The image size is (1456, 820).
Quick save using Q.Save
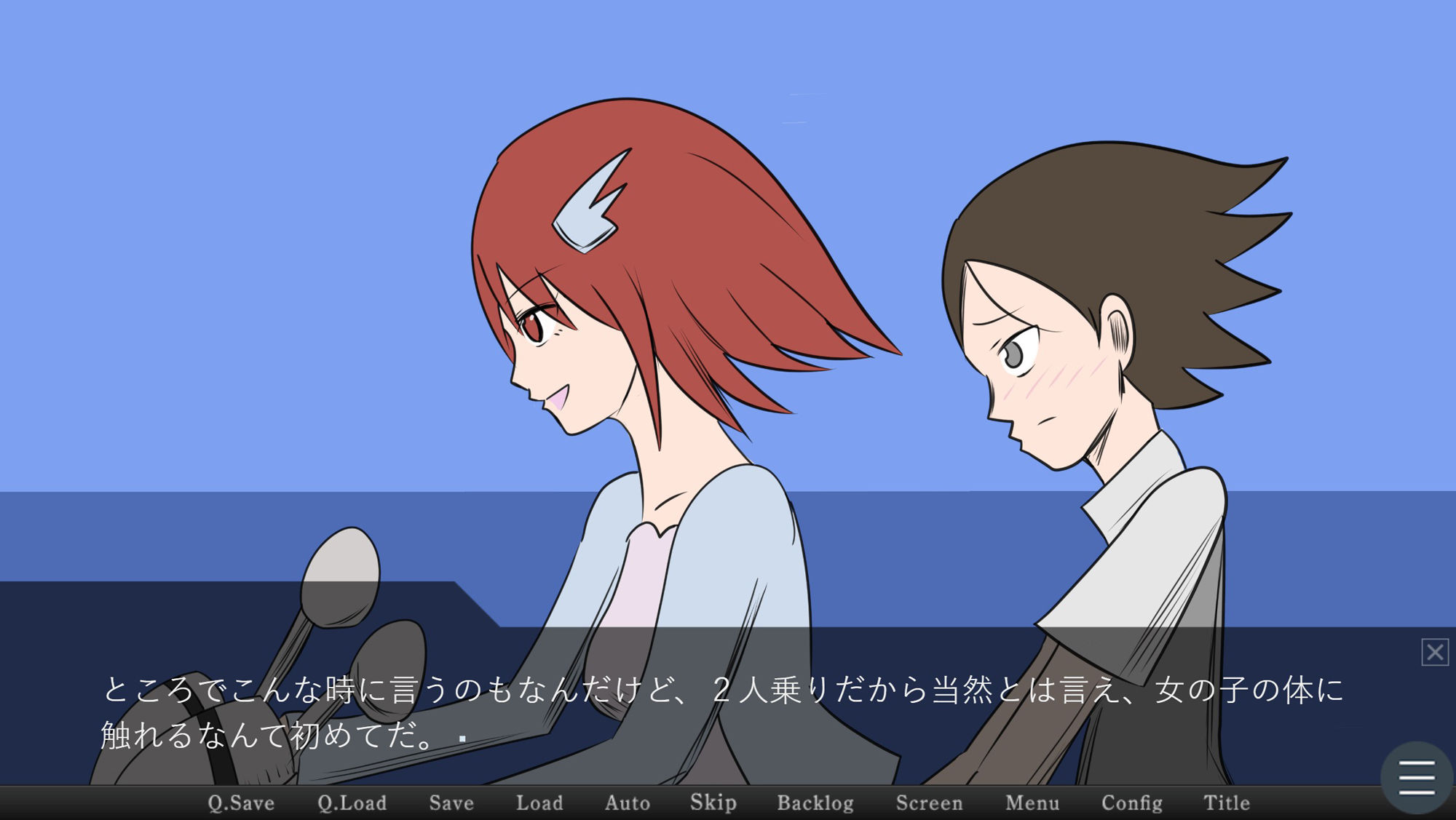pyautogui.click(x=241, y=803)
